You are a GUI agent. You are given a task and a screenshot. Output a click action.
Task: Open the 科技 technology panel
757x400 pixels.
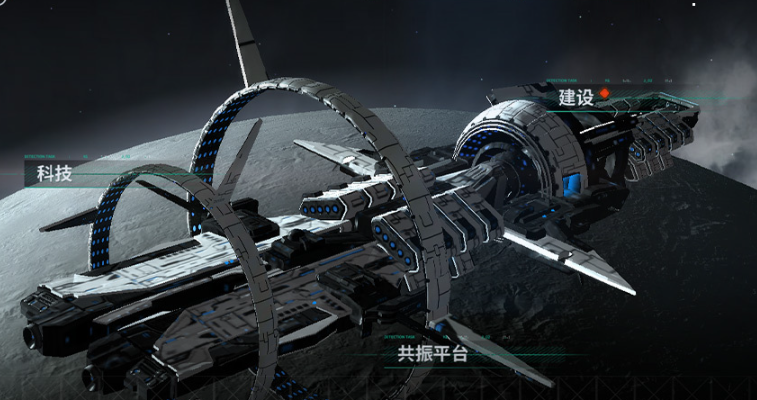pyautogui.click(x=55, y=173)
